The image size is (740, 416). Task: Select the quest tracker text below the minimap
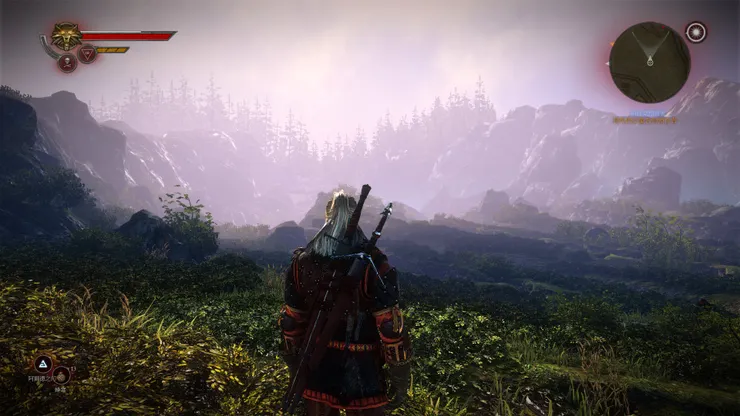pyautogui.click(x=645, y=120)
